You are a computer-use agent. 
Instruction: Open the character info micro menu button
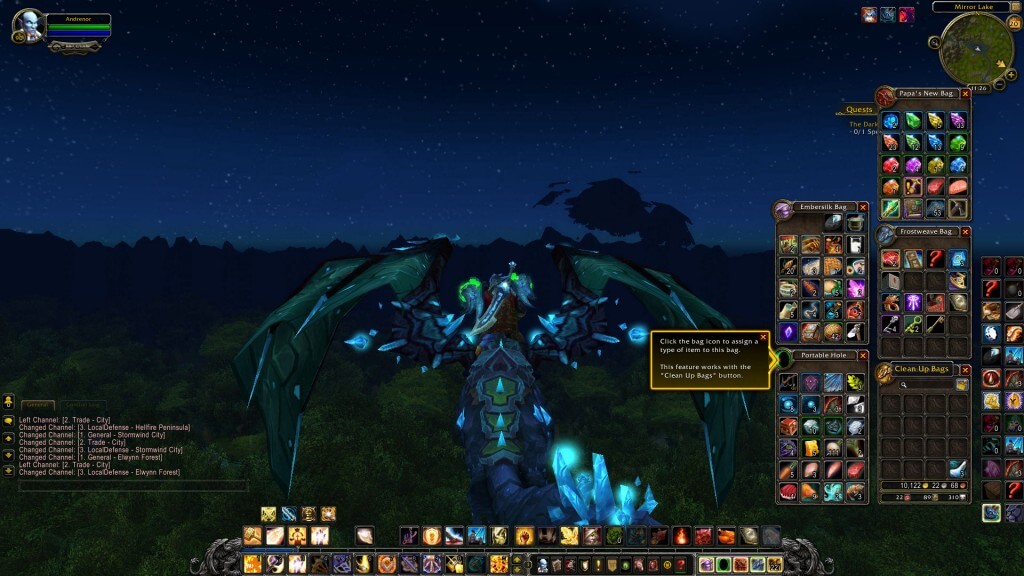[543, 565]
